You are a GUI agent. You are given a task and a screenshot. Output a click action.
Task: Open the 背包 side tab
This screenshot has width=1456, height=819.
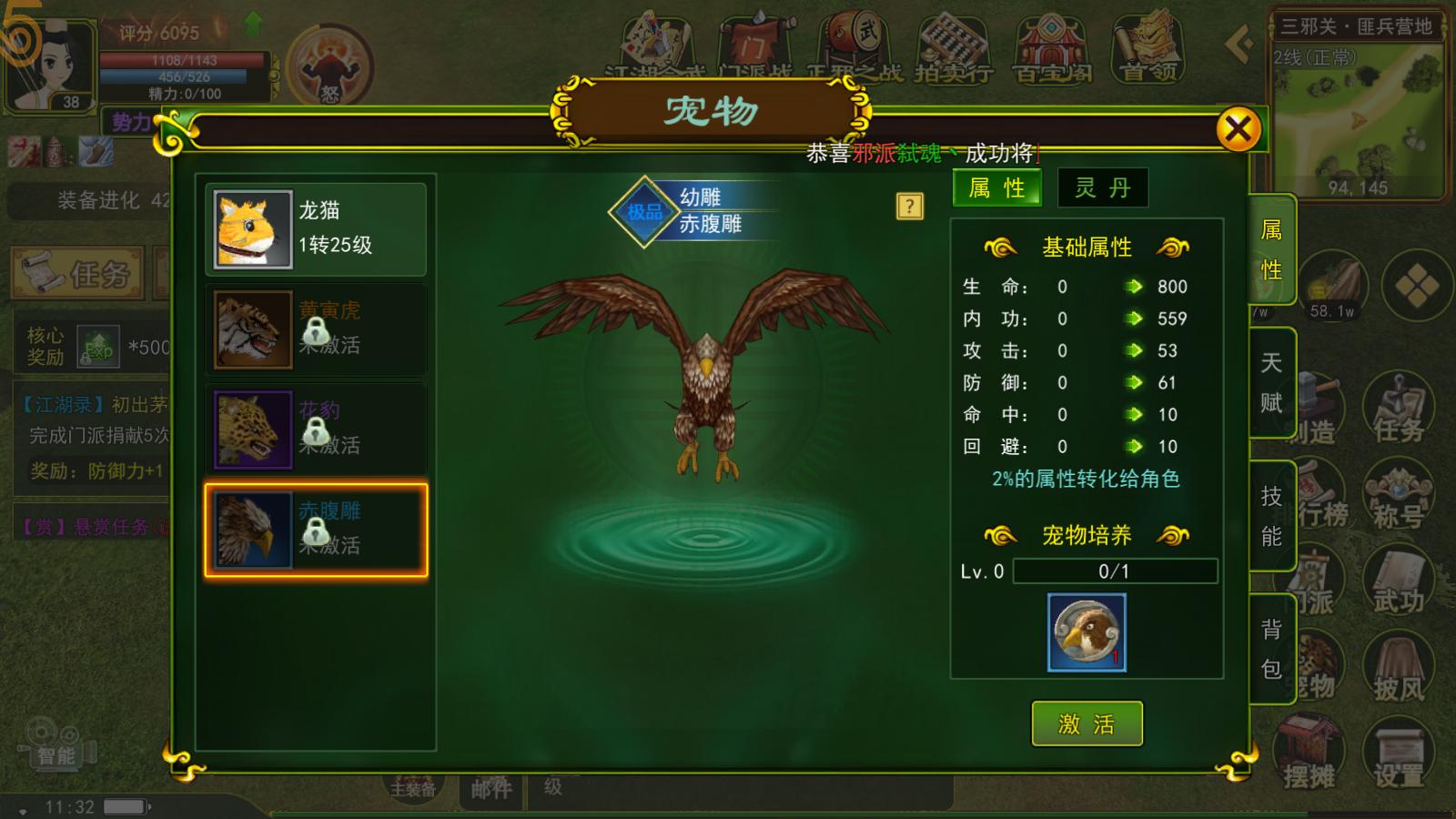(x=1273, y=646)
